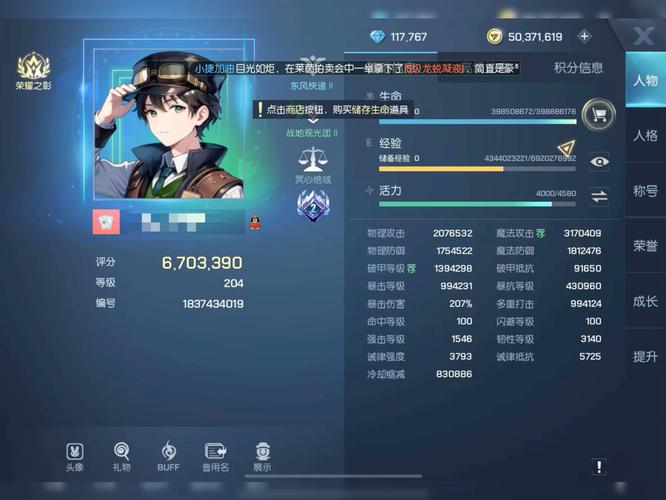Open the 提升 tab
This screenshot has height=500, width=666.
point(645,356)
